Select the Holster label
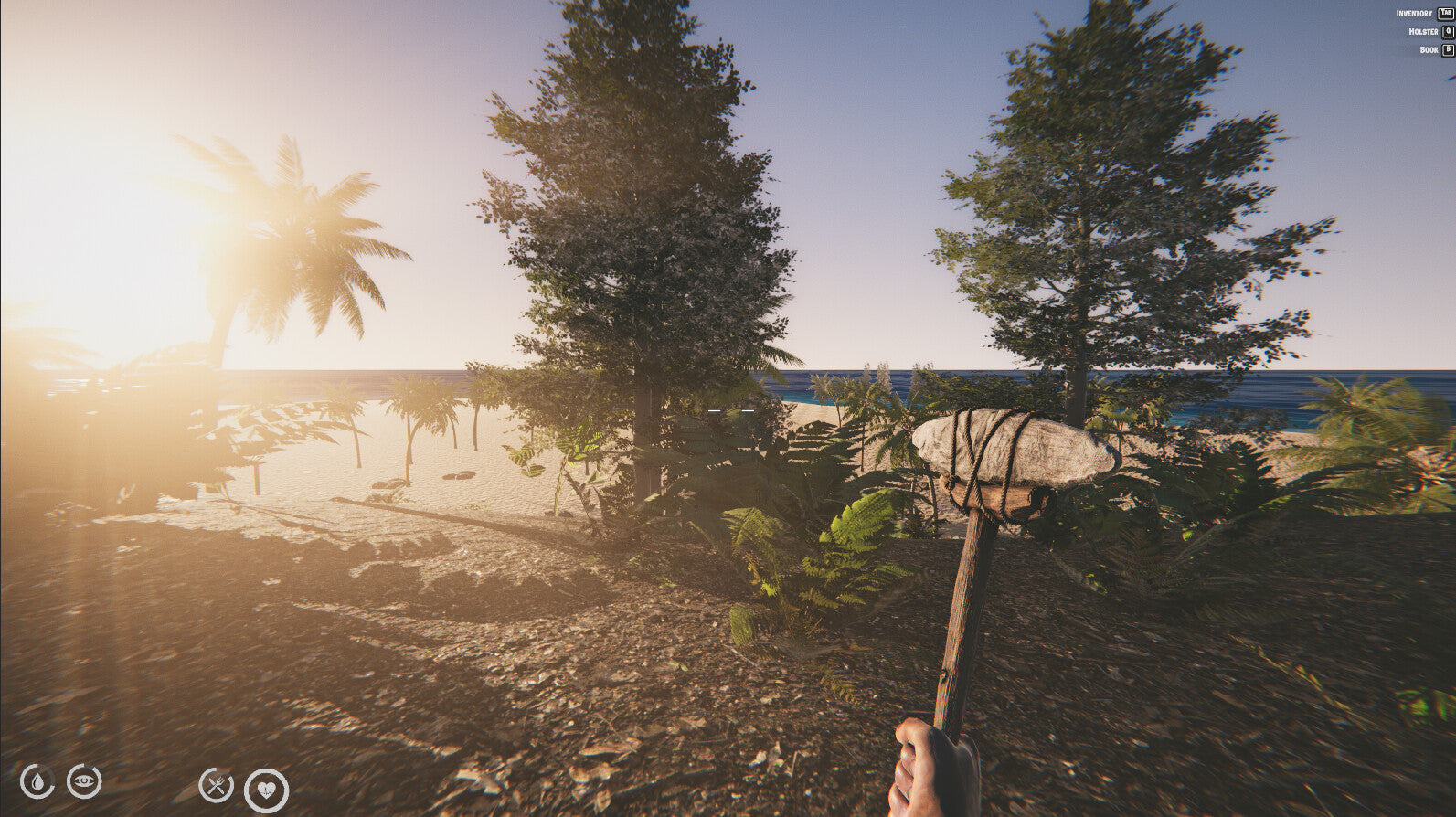The width and height of the screenshot is (1456, 817). tap(1423, 32)
